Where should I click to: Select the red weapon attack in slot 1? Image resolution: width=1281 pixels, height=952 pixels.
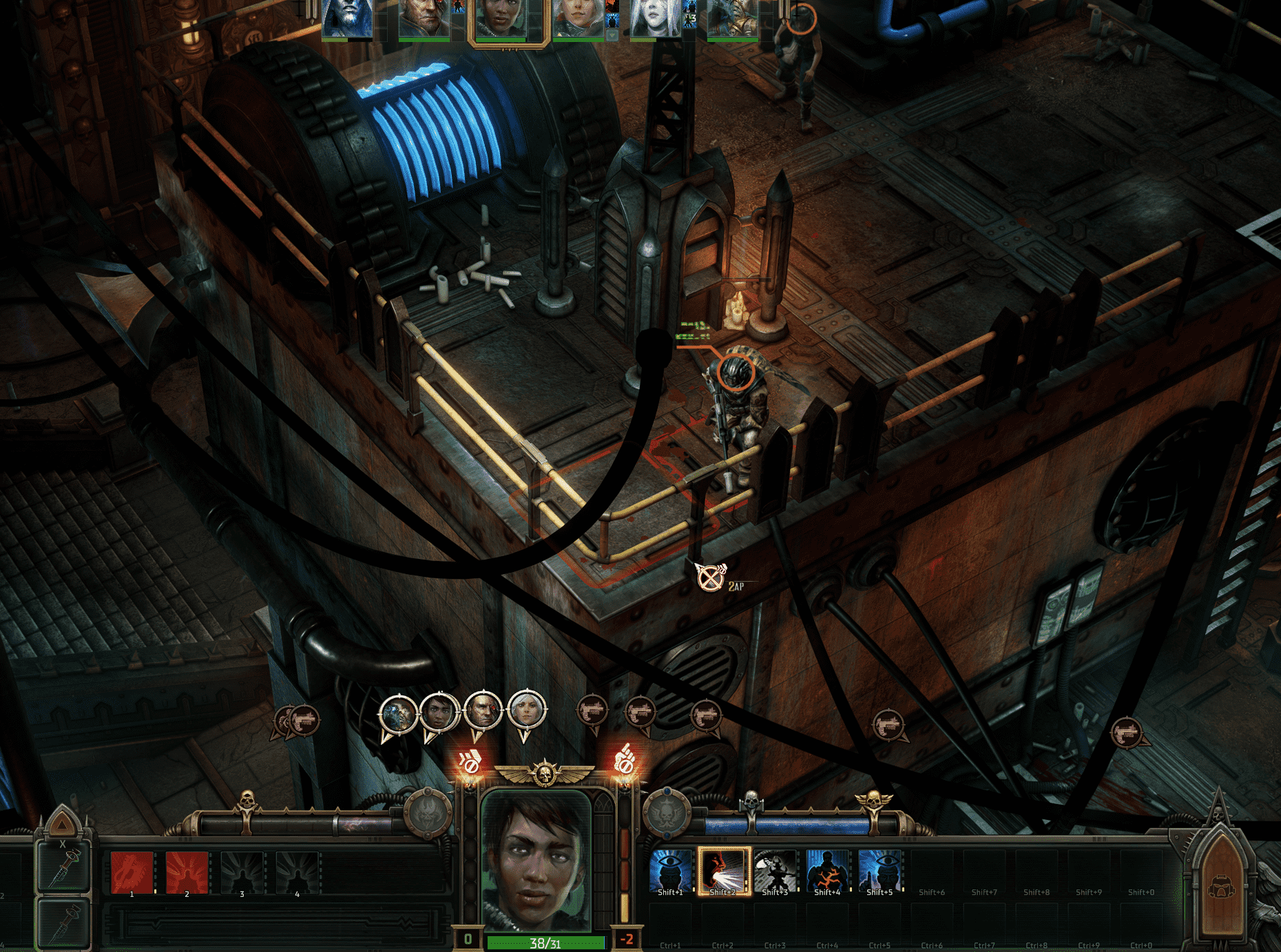pos(132,872)
